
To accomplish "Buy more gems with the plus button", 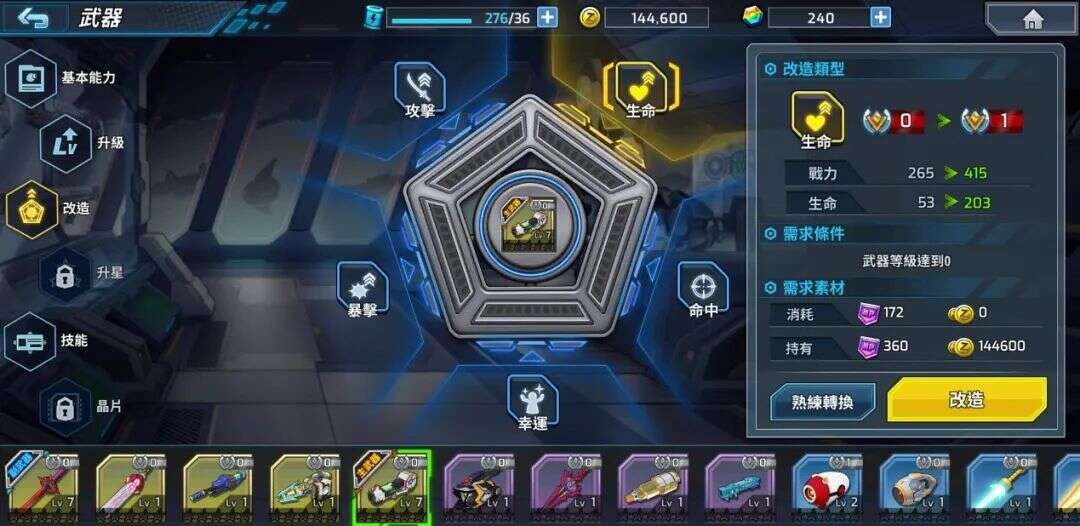I will click(x=880, y=17).
